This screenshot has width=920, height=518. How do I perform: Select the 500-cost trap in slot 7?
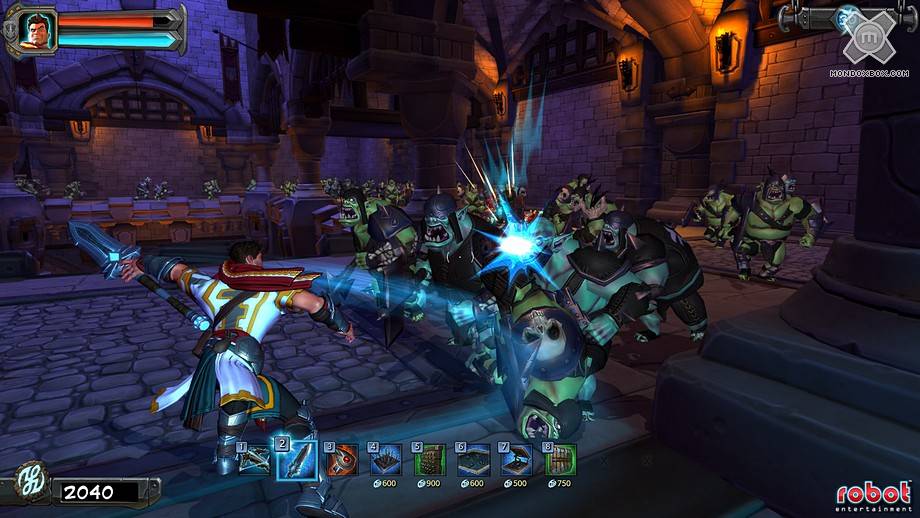click(x=517, y=460)
